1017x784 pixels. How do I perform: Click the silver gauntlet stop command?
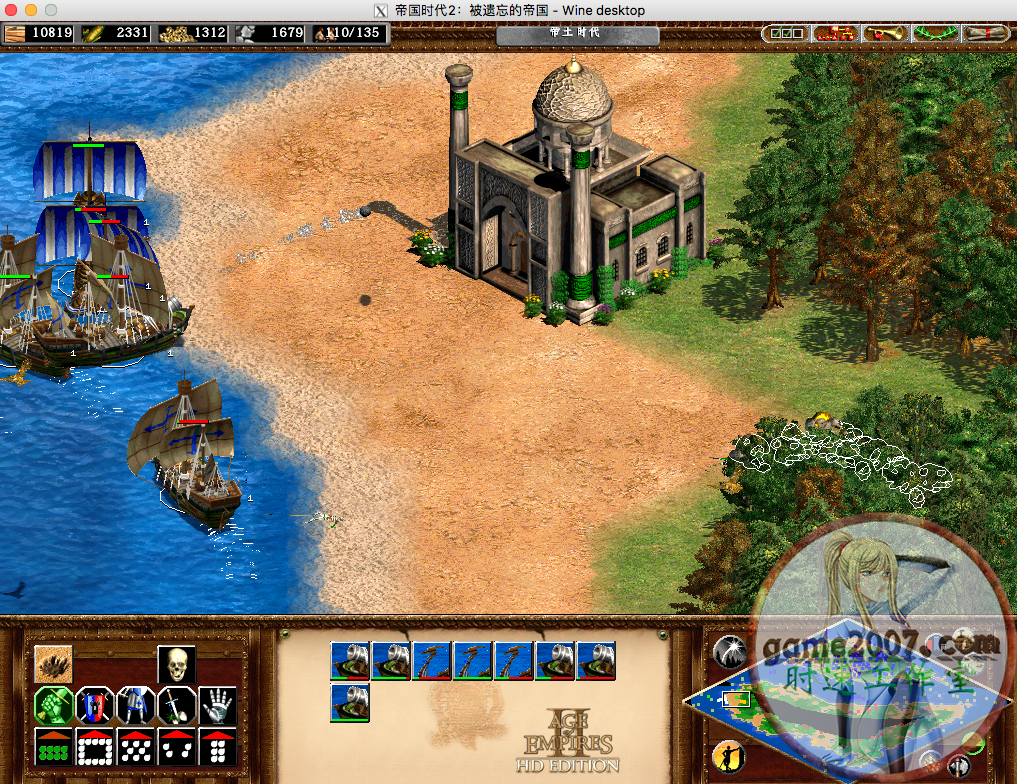(217, 705)
